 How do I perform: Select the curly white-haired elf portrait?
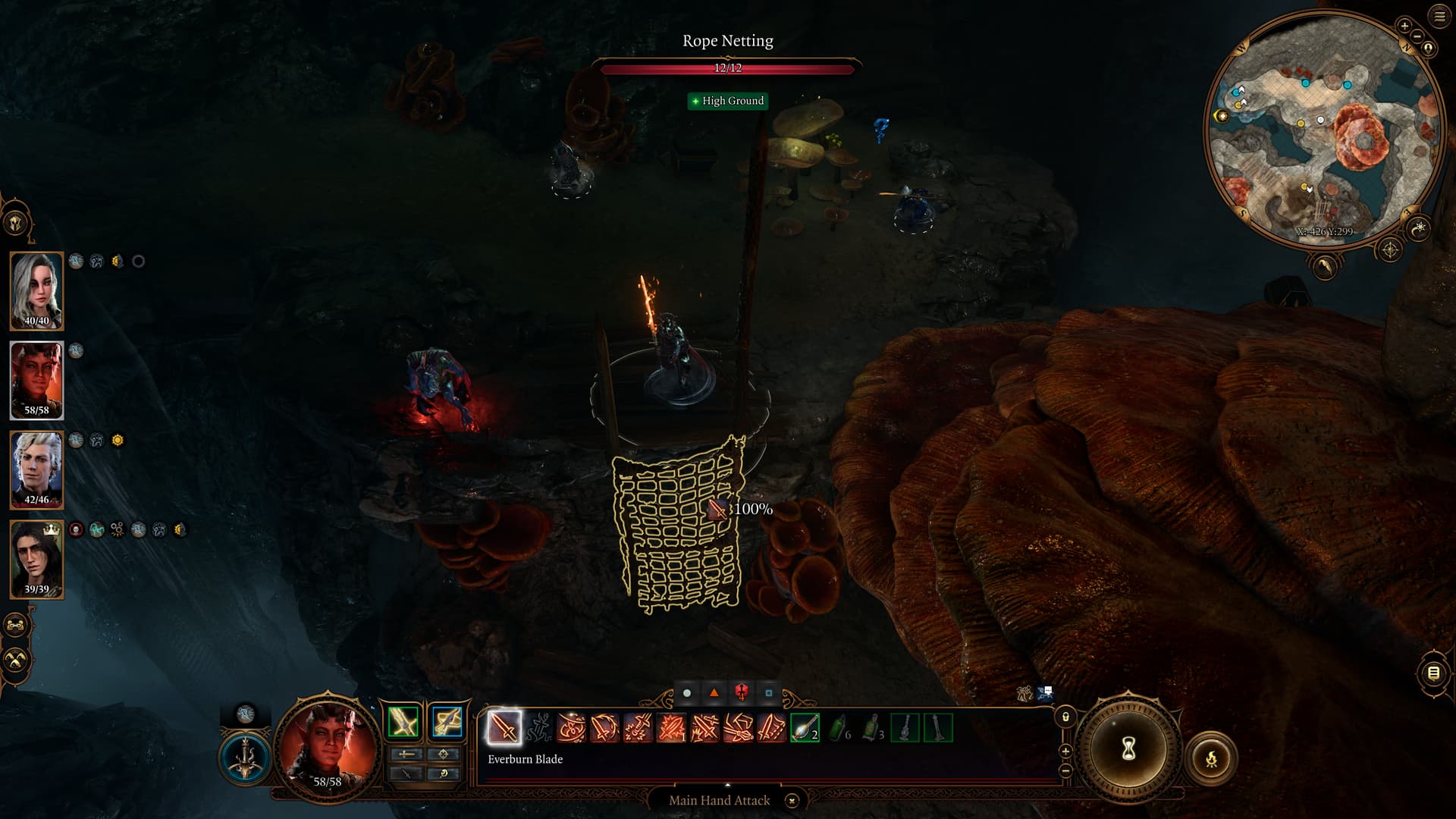(36, 469)
